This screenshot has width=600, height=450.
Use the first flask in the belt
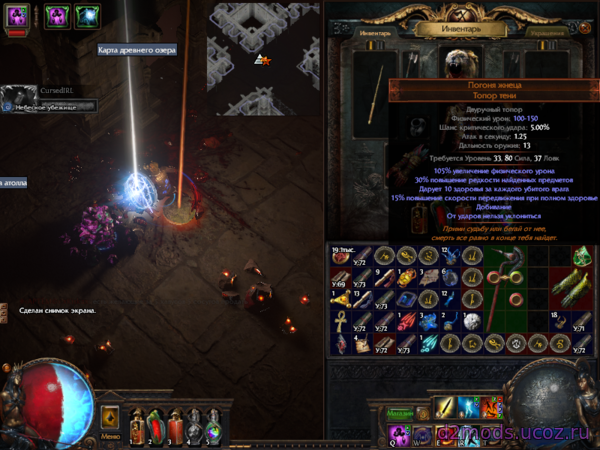tap(135, 423)
